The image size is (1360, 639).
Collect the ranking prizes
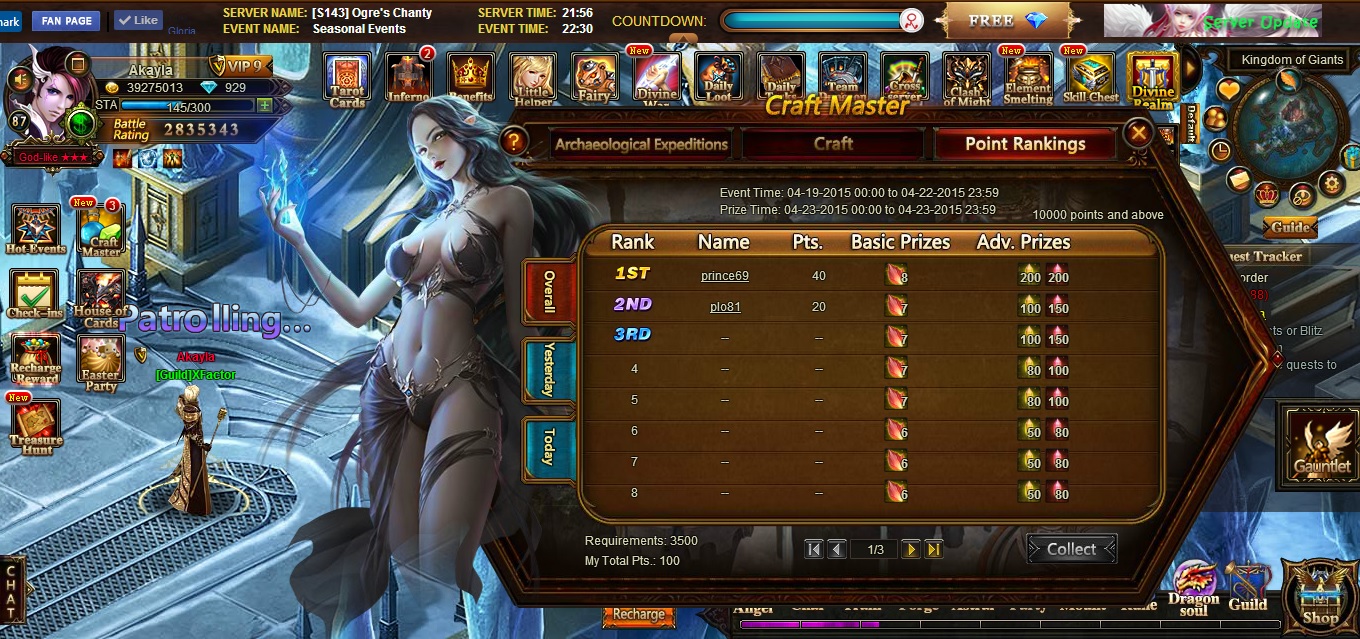click(1071, 549)
